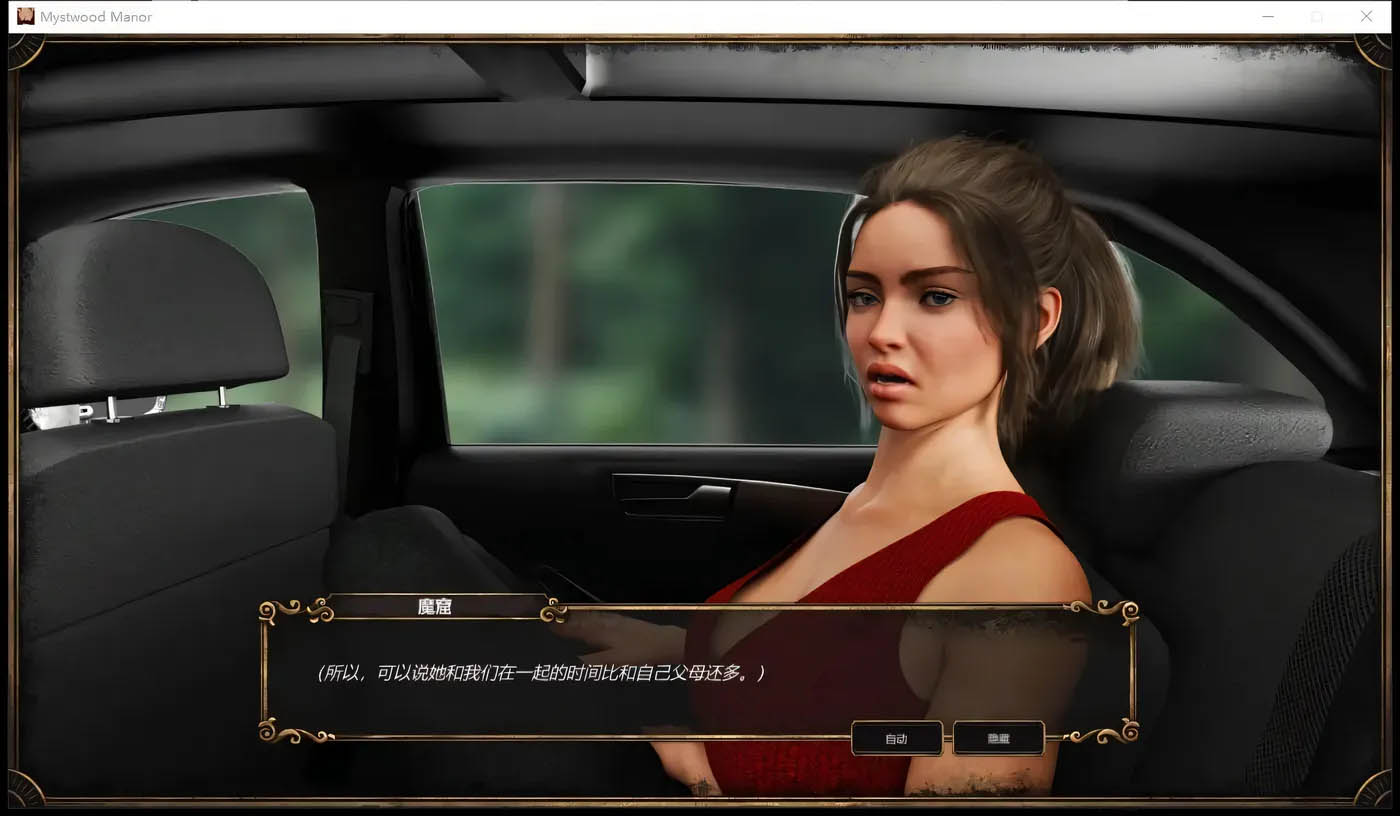Image resolution: width=1400 pixels, height=816 pixels.
Task: Click the Mystwood Manor title bar label
Action: pos(98,16)
